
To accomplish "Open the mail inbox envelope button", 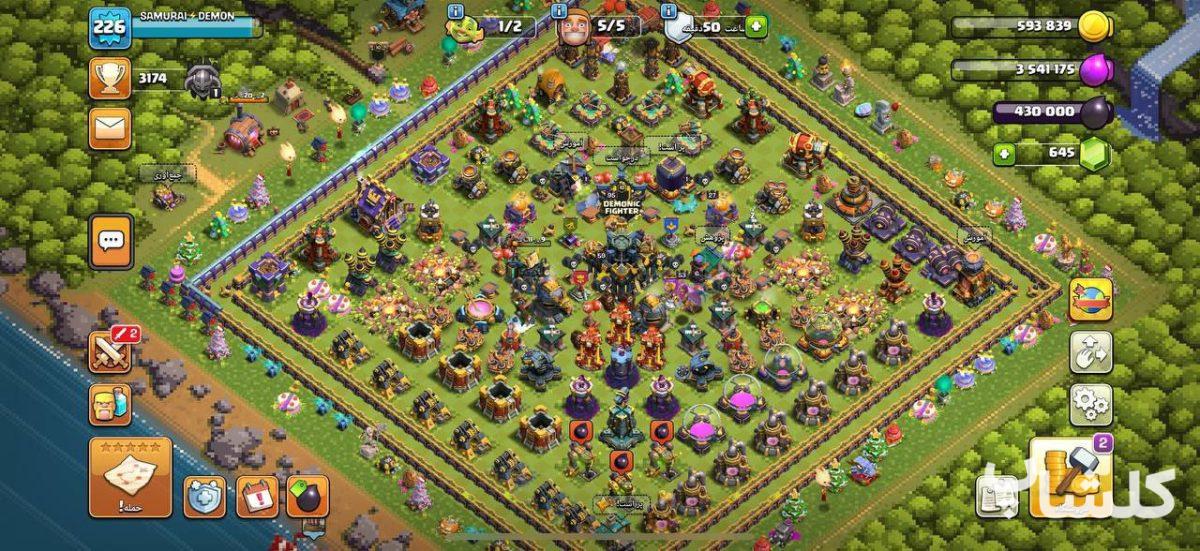I will [109, 128].
